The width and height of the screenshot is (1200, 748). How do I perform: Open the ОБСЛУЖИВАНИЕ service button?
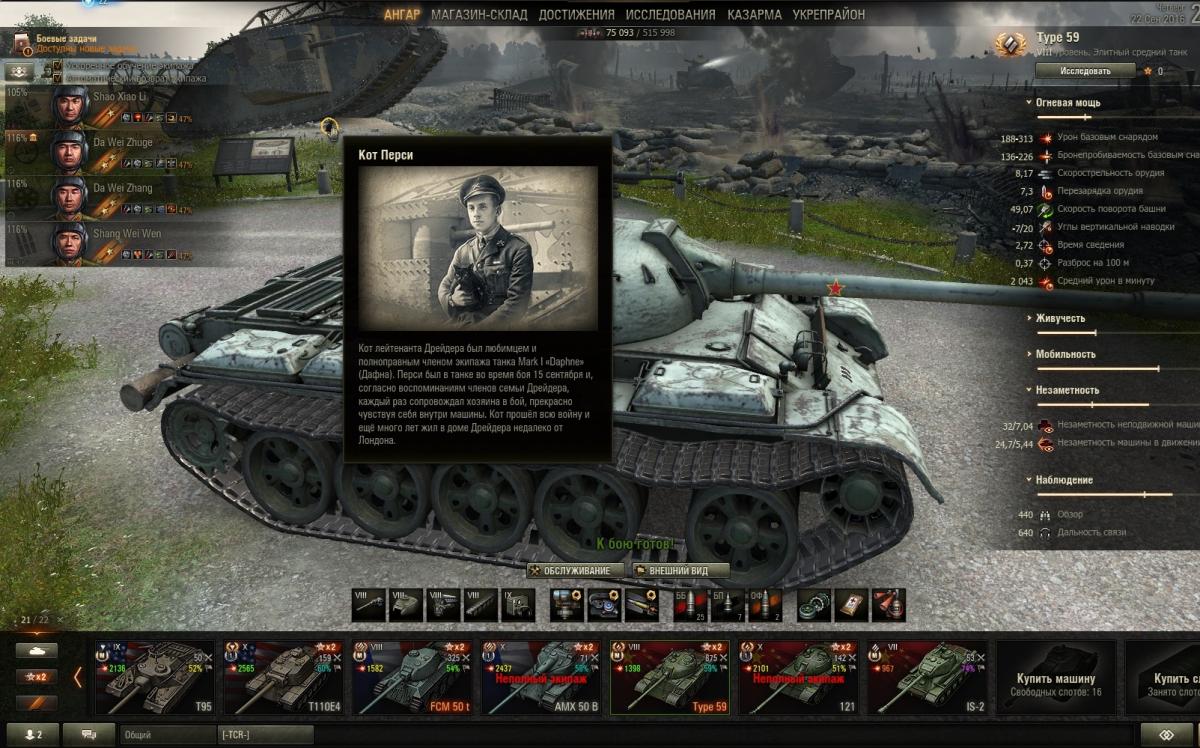575,570
